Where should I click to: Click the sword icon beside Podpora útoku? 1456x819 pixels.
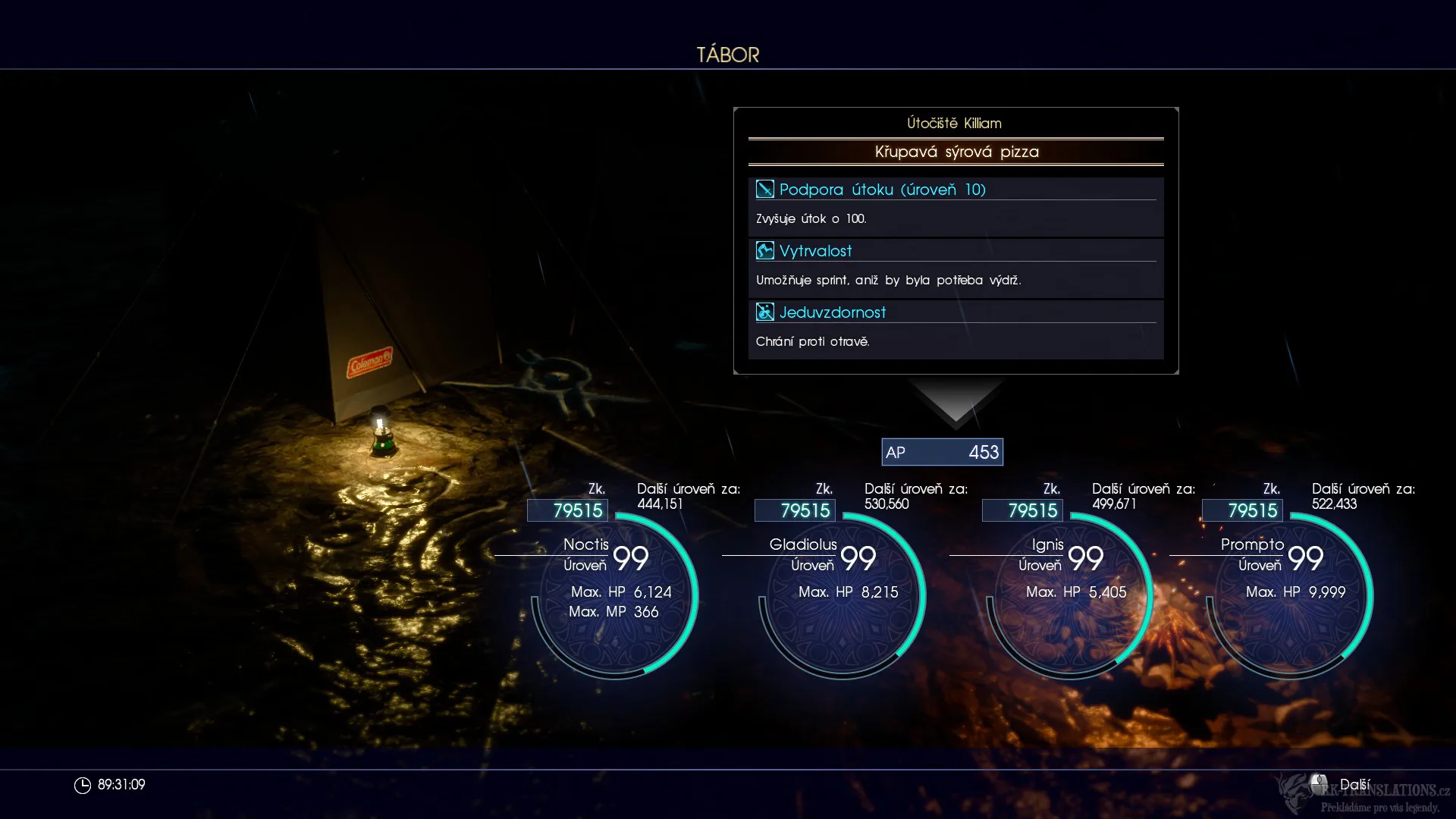pyautogui.click(x=765, y=190)
